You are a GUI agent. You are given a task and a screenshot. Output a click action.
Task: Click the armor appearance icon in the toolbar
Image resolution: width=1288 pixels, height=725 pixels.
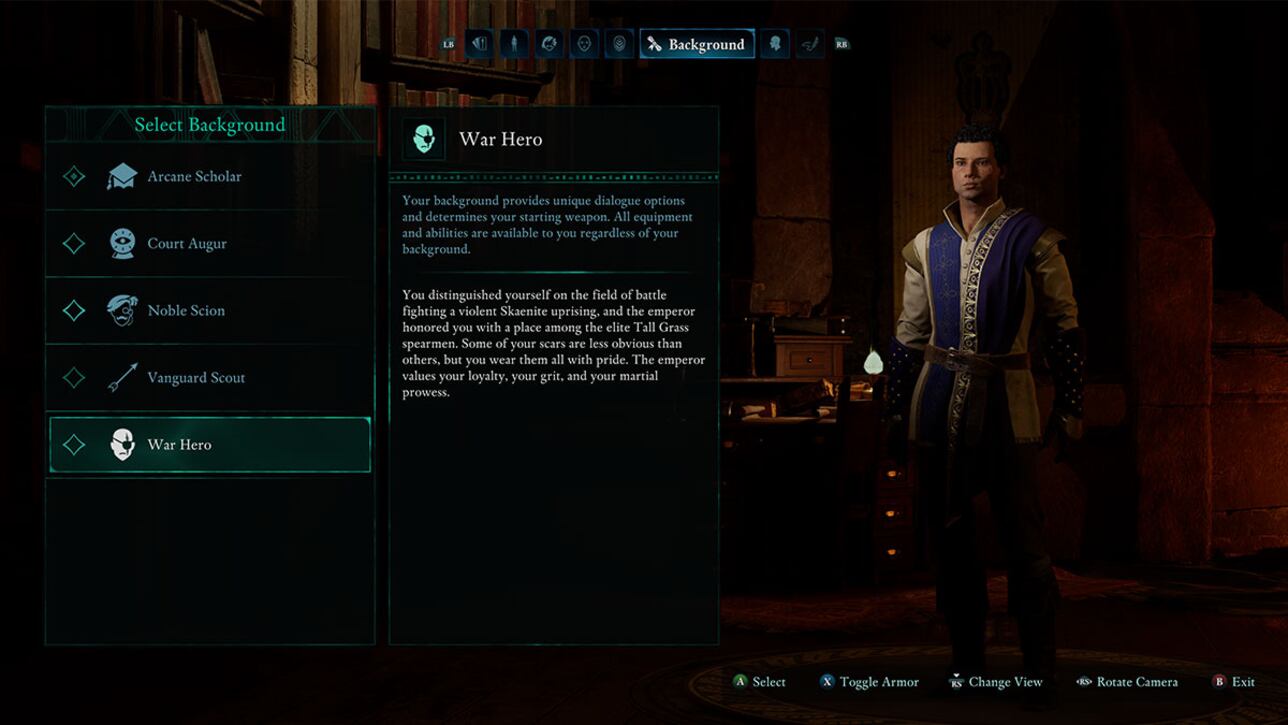pos(618,43)
